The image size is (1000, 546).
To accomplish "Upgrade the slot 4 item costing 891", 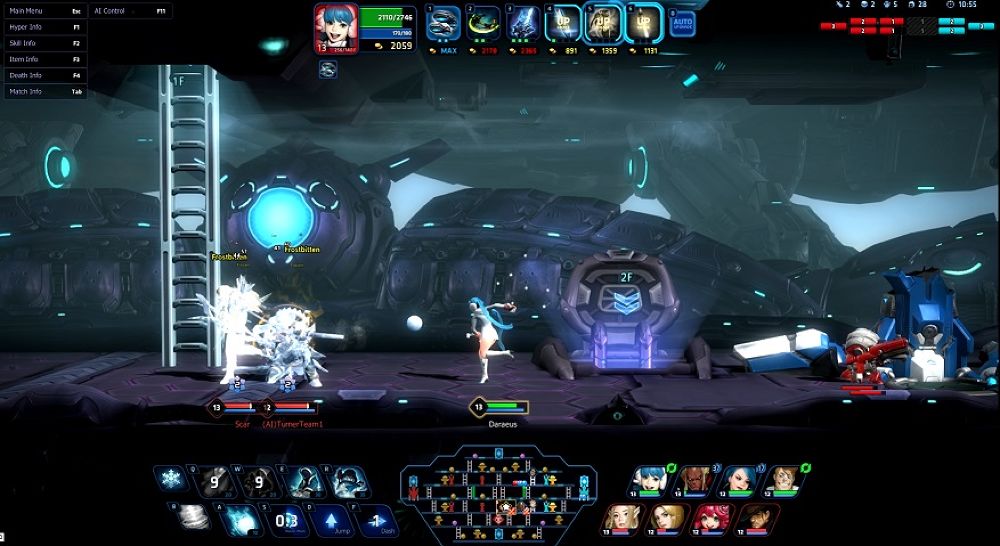I will [x=562, y=24].
